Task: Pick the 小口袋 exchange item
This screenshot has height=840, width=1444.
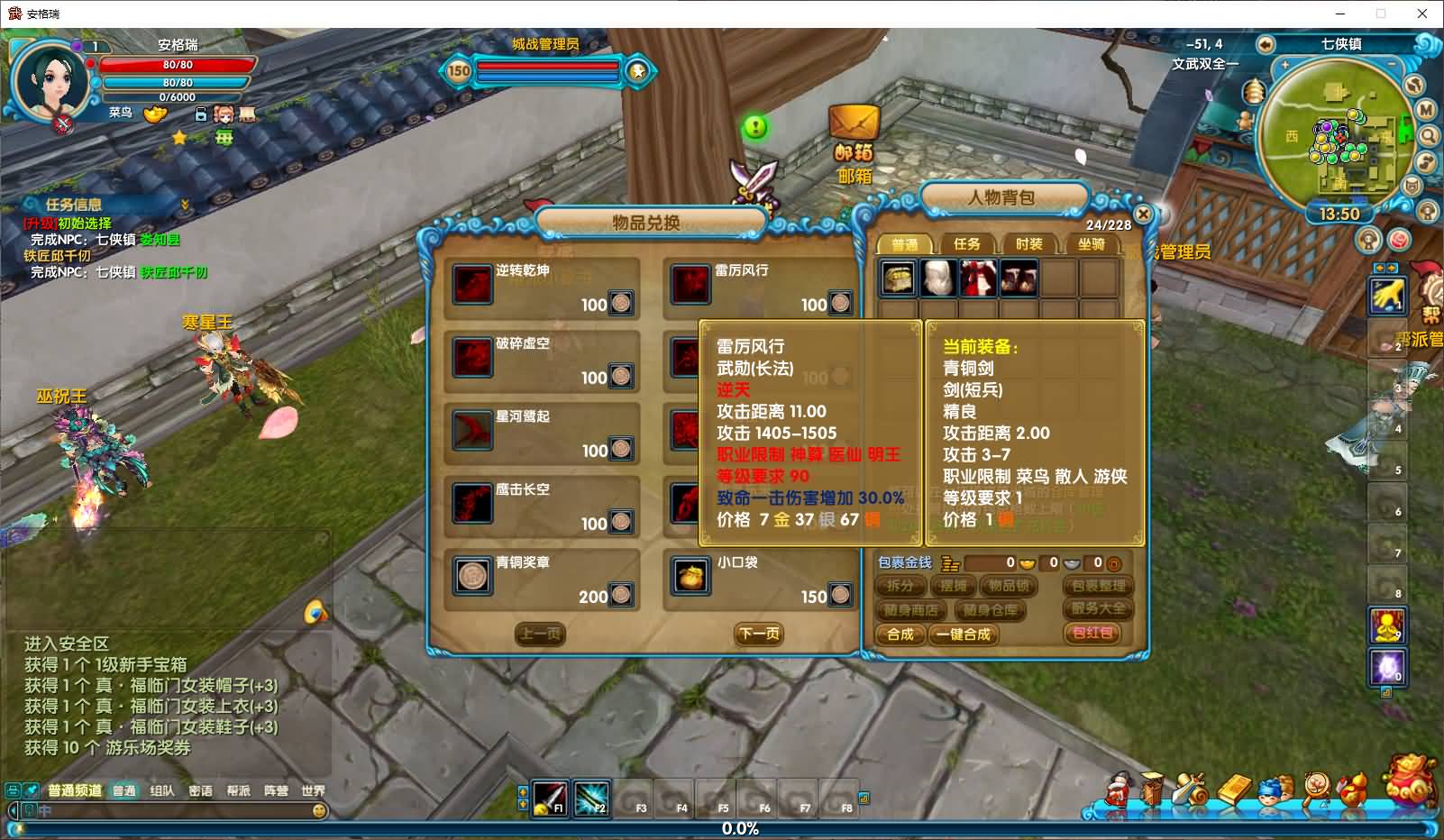Action: coord(691,577)
